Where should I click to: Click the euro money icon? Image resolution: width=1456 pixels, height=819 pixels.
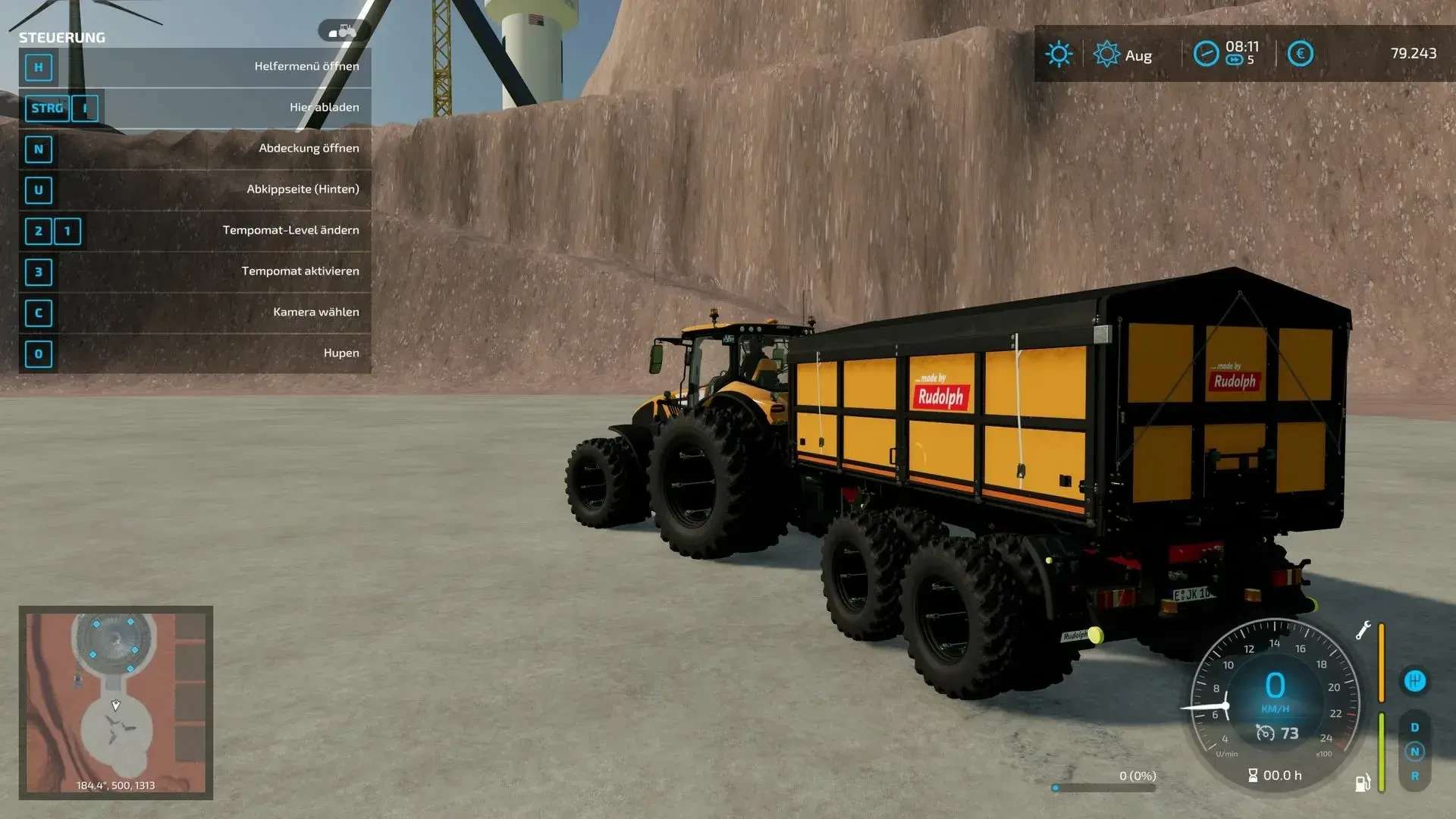tap(1300, 54)
